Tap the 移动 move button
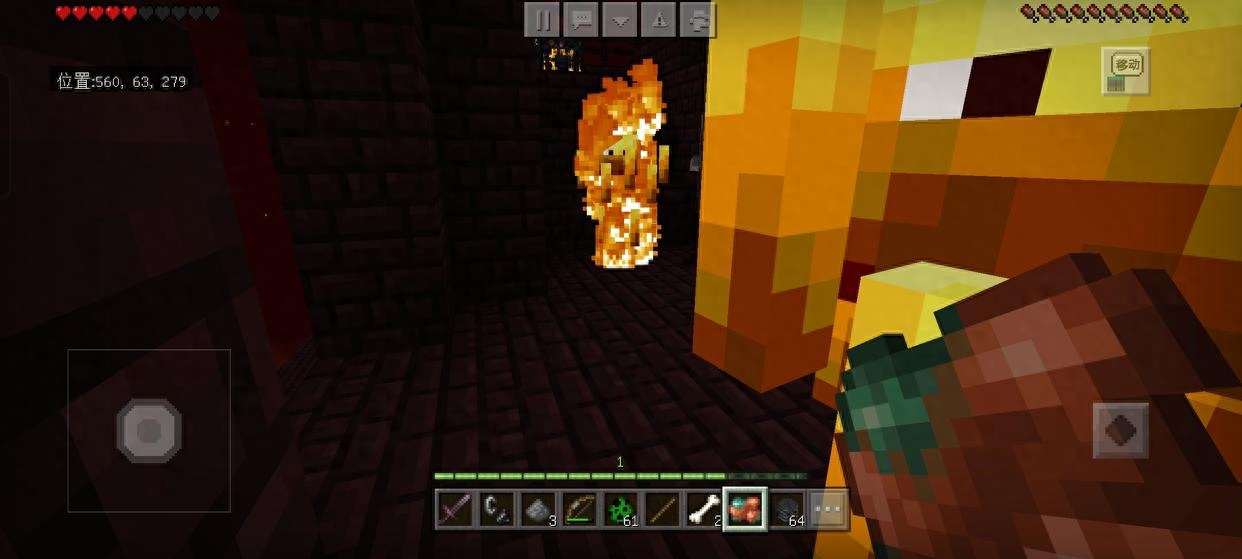 click(x=1125, y=71)
